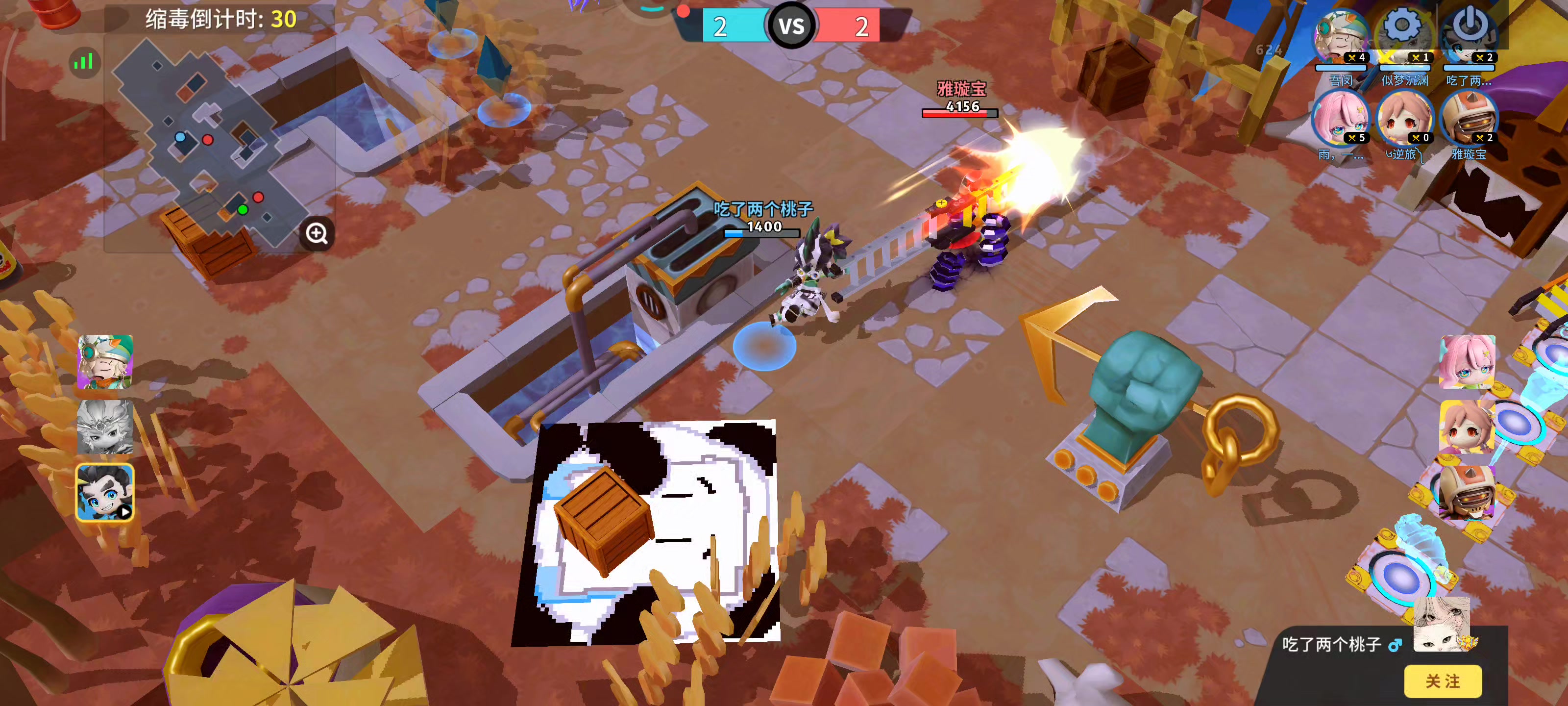Image resolution: width=1568 pixels, height=706 pixels.
Task: Select the 雨,一… pink-haired scoreboard portrait
Action: (x=1340, y=119)
